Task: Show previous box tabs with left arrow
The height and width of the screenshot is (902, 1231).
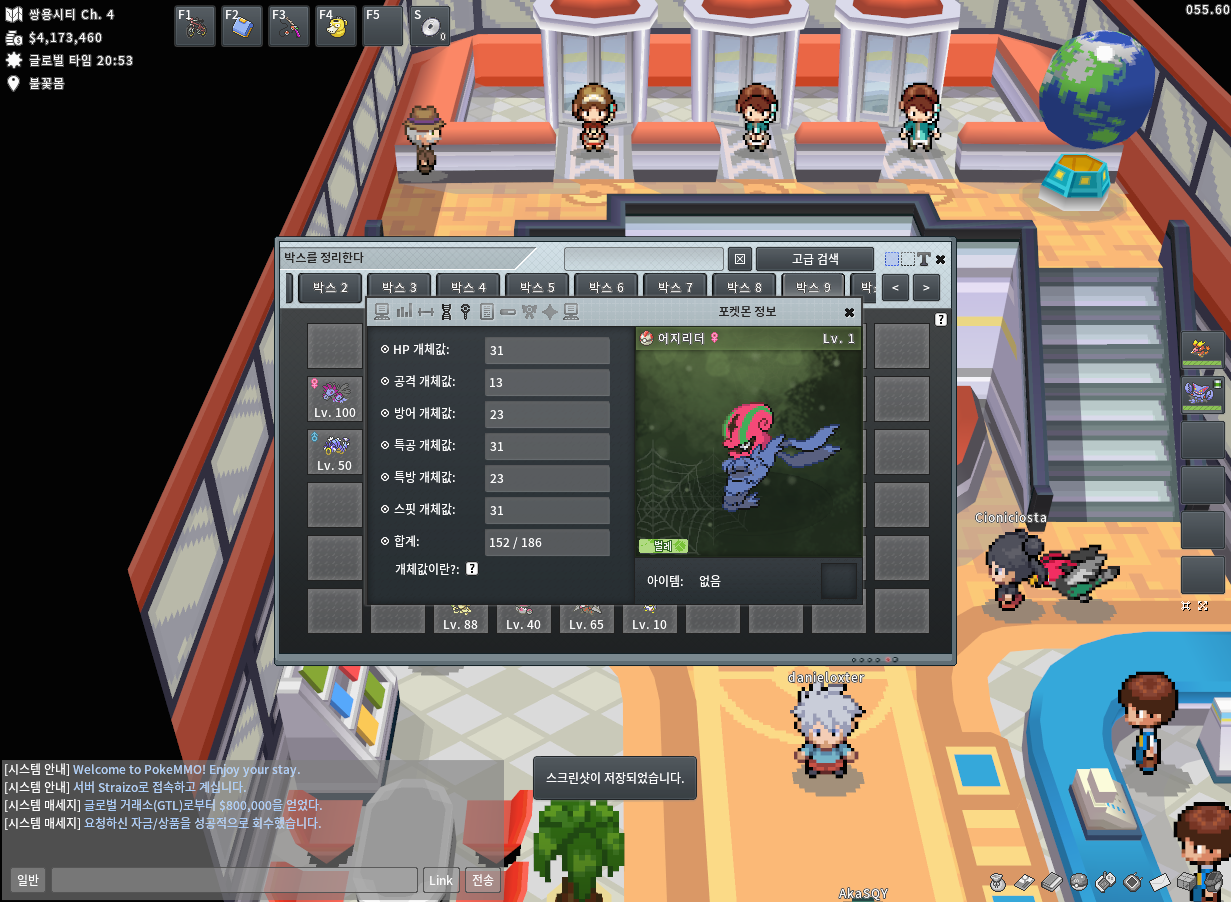Action: tap(895, 288)
